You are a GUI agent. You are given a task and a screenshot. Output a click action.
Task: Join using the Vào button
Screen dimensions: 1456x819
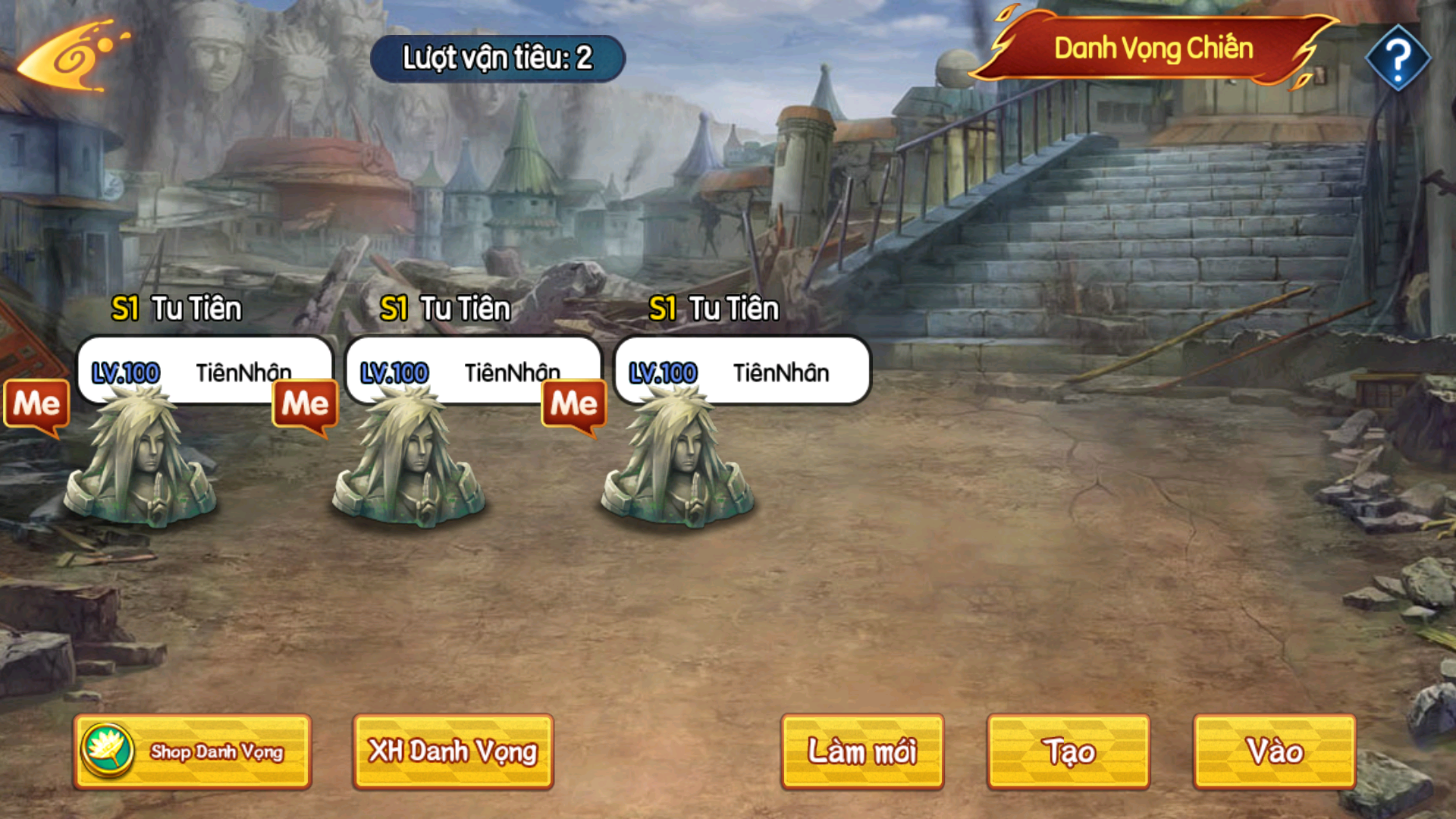pos(1275,752)
